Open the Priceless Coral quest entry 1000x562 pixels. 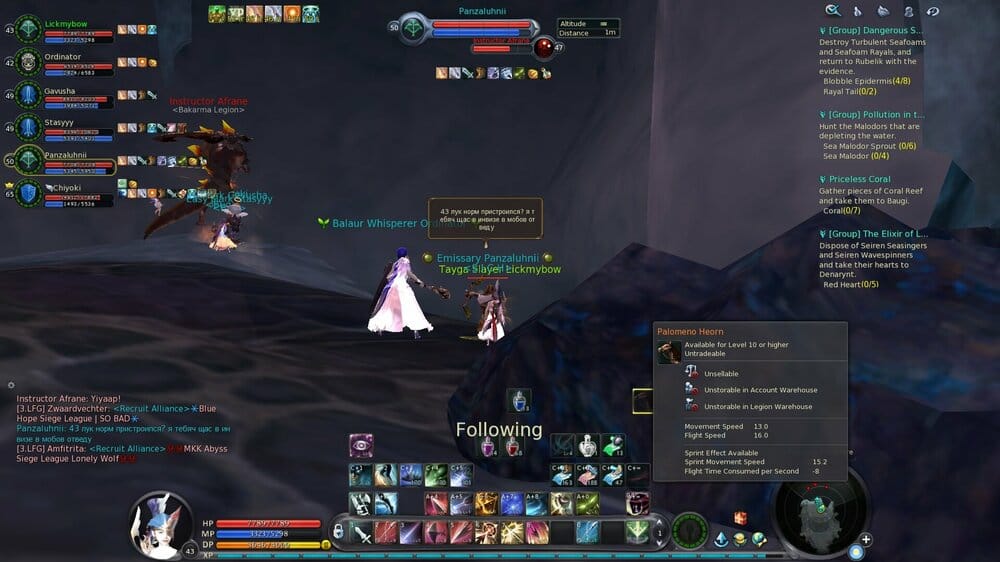[x=859, y=180]
